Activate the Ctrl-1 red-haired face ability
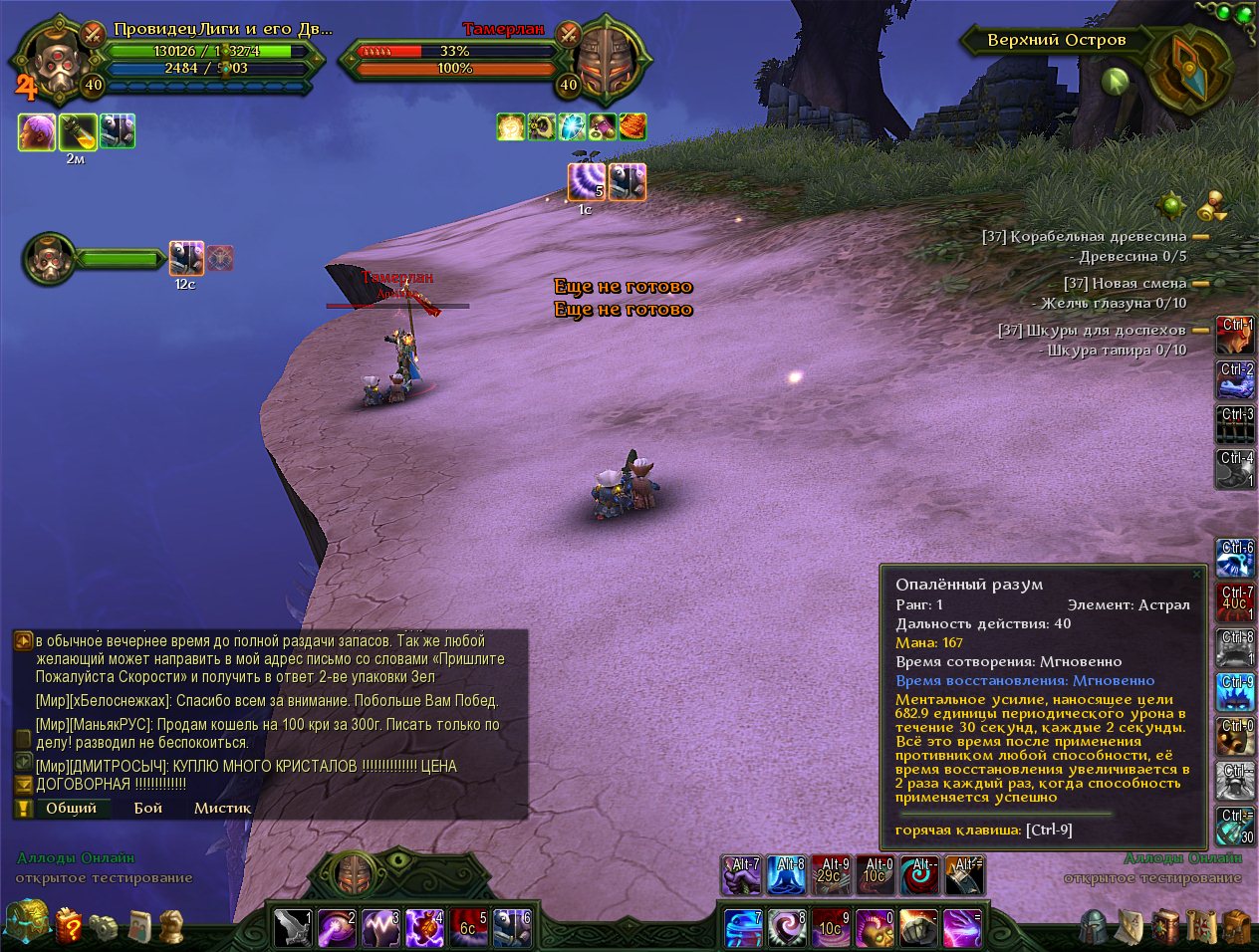This screenshot has width=1259, height=952. point(1236,336)
